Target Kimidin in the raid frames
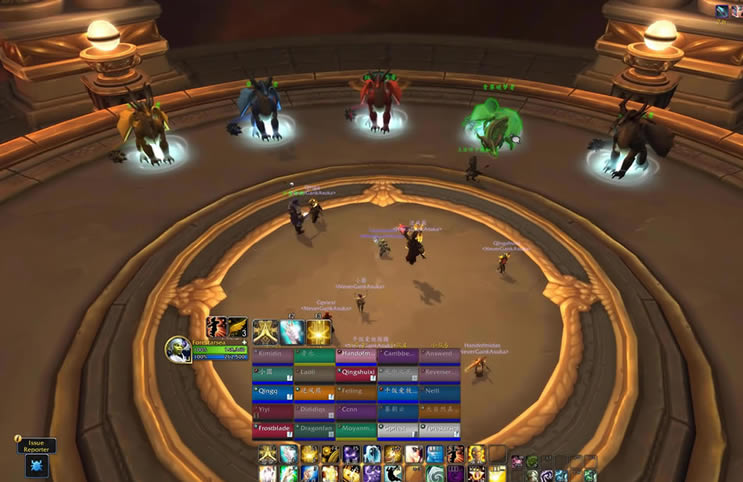Viewport: 743px width, 482px height. coord(273,354)
